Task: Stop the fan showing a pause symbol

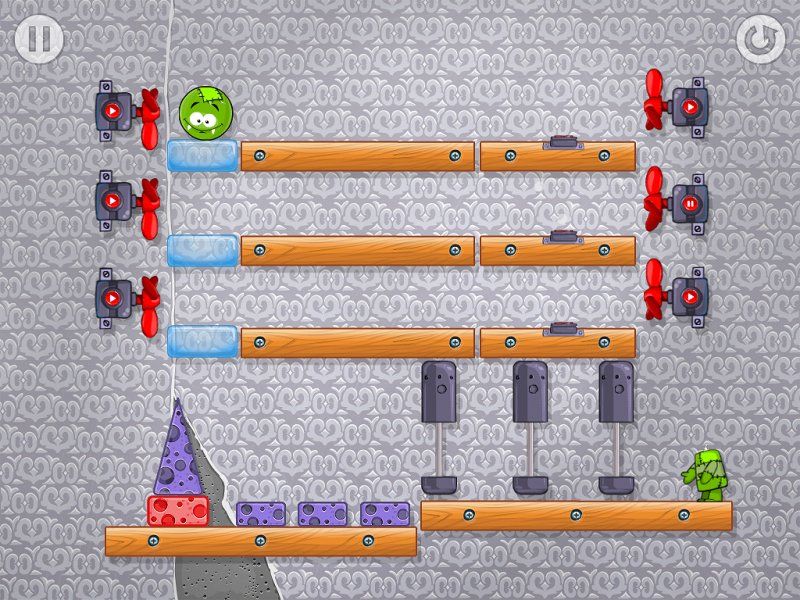Action: [x=689, y=204]
